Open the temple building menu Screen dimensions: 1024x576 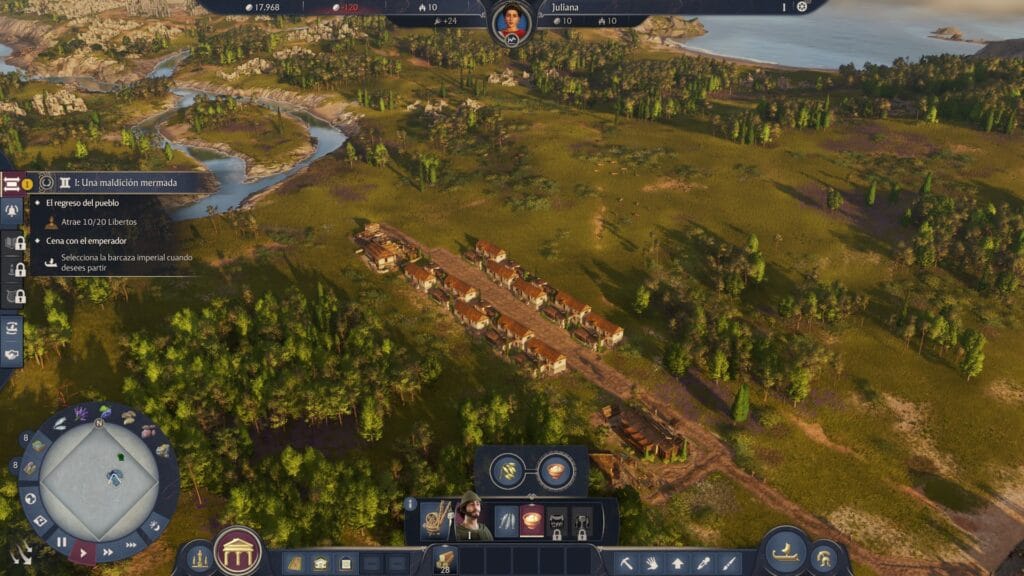(238, 551)
